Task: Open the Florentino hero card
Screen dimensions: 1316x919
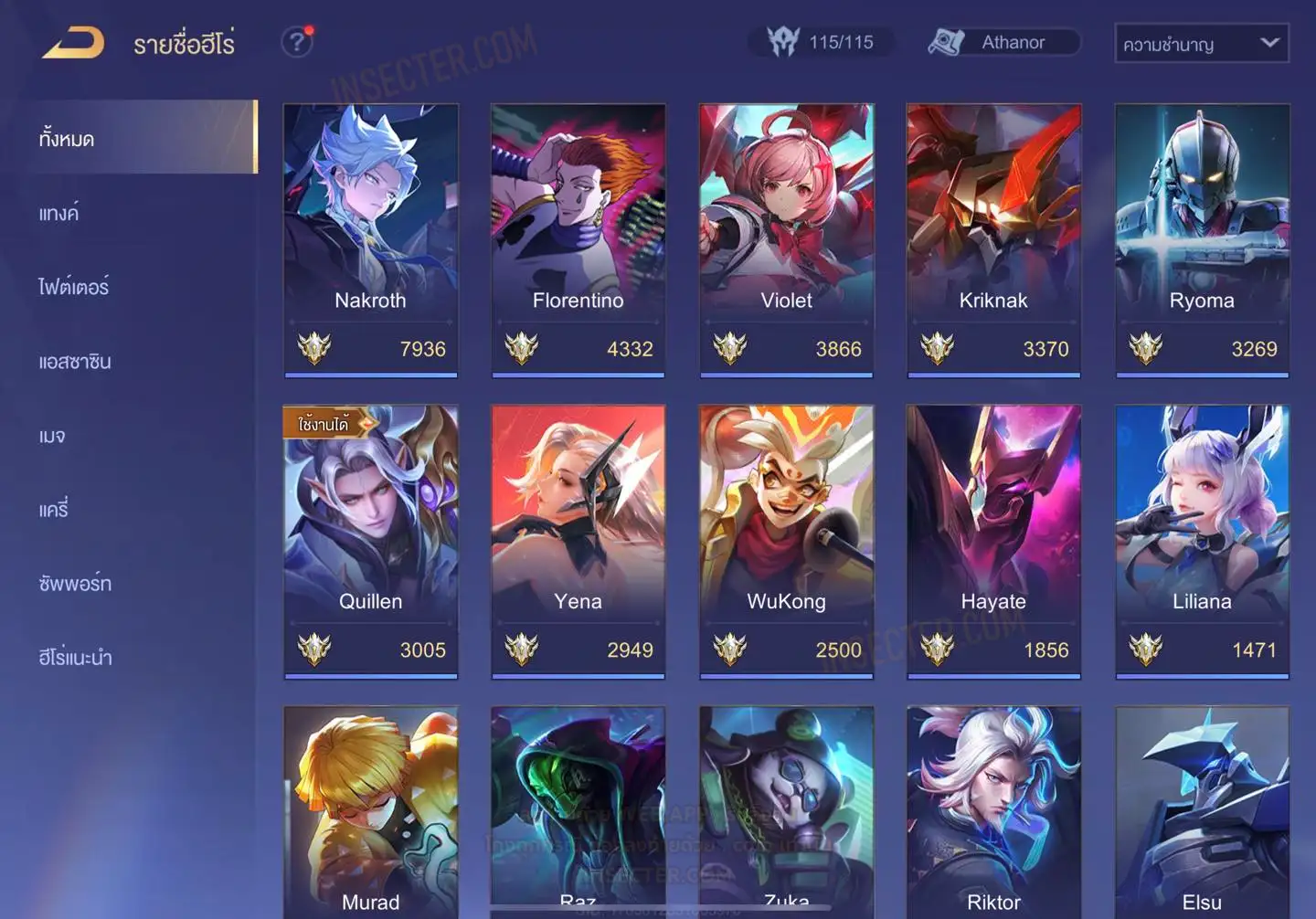Action: tap(578, 239)
